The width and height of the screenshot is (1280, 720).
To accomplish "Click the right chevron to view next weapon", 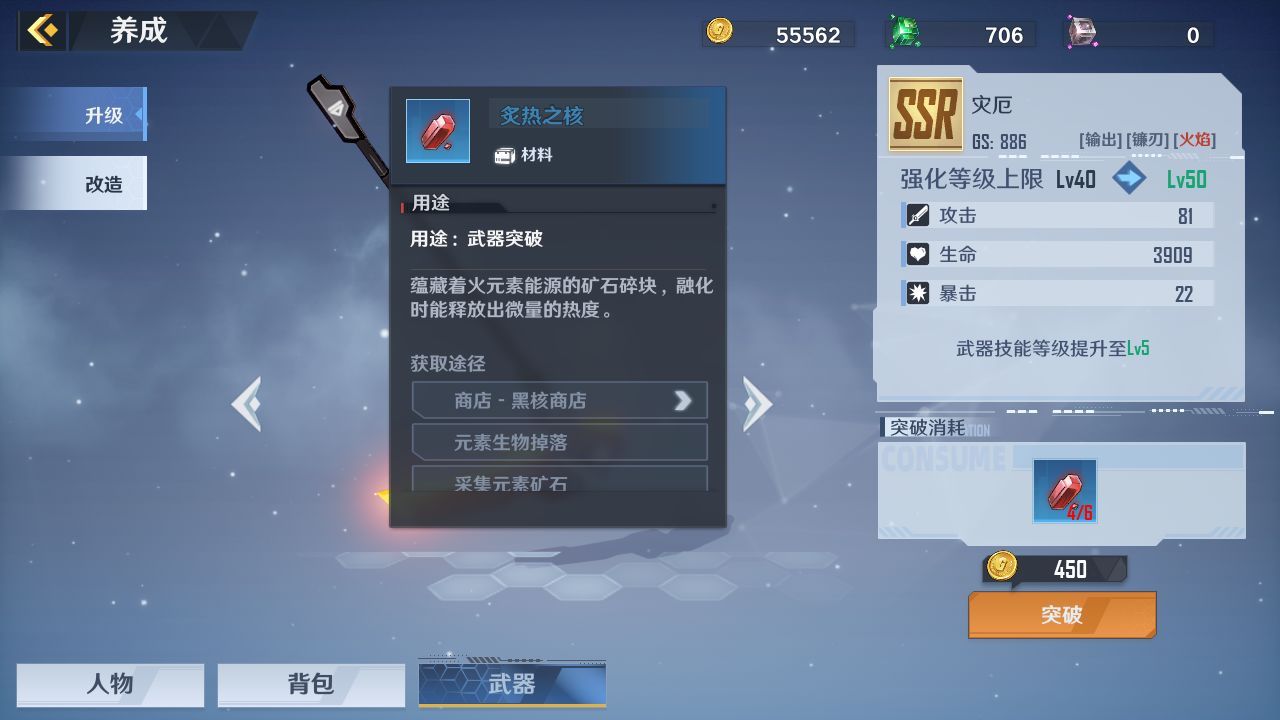I will (x=757, y=402).
